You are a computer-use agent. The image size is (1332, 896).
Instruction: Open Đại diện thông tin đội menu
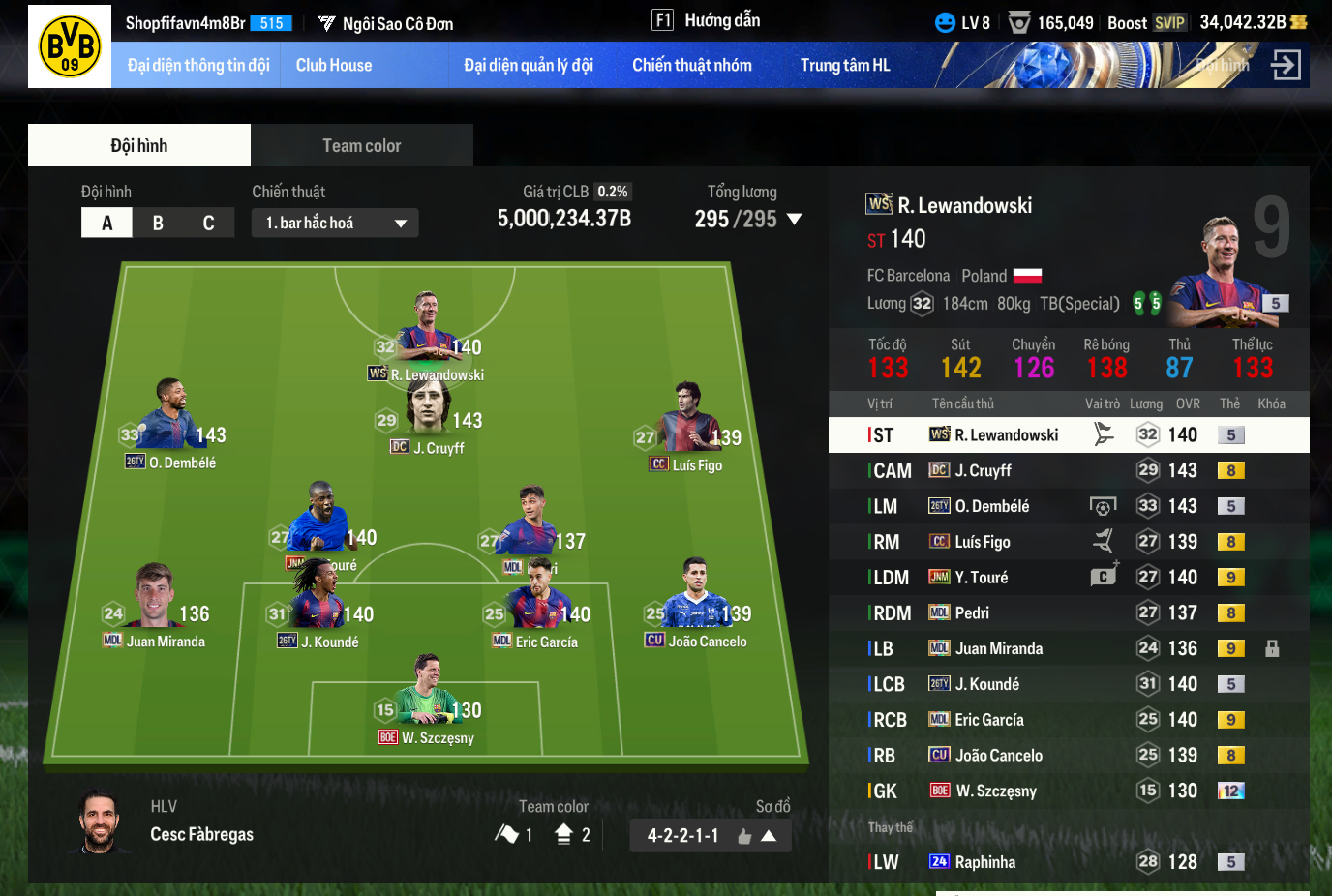coord(198,66)
